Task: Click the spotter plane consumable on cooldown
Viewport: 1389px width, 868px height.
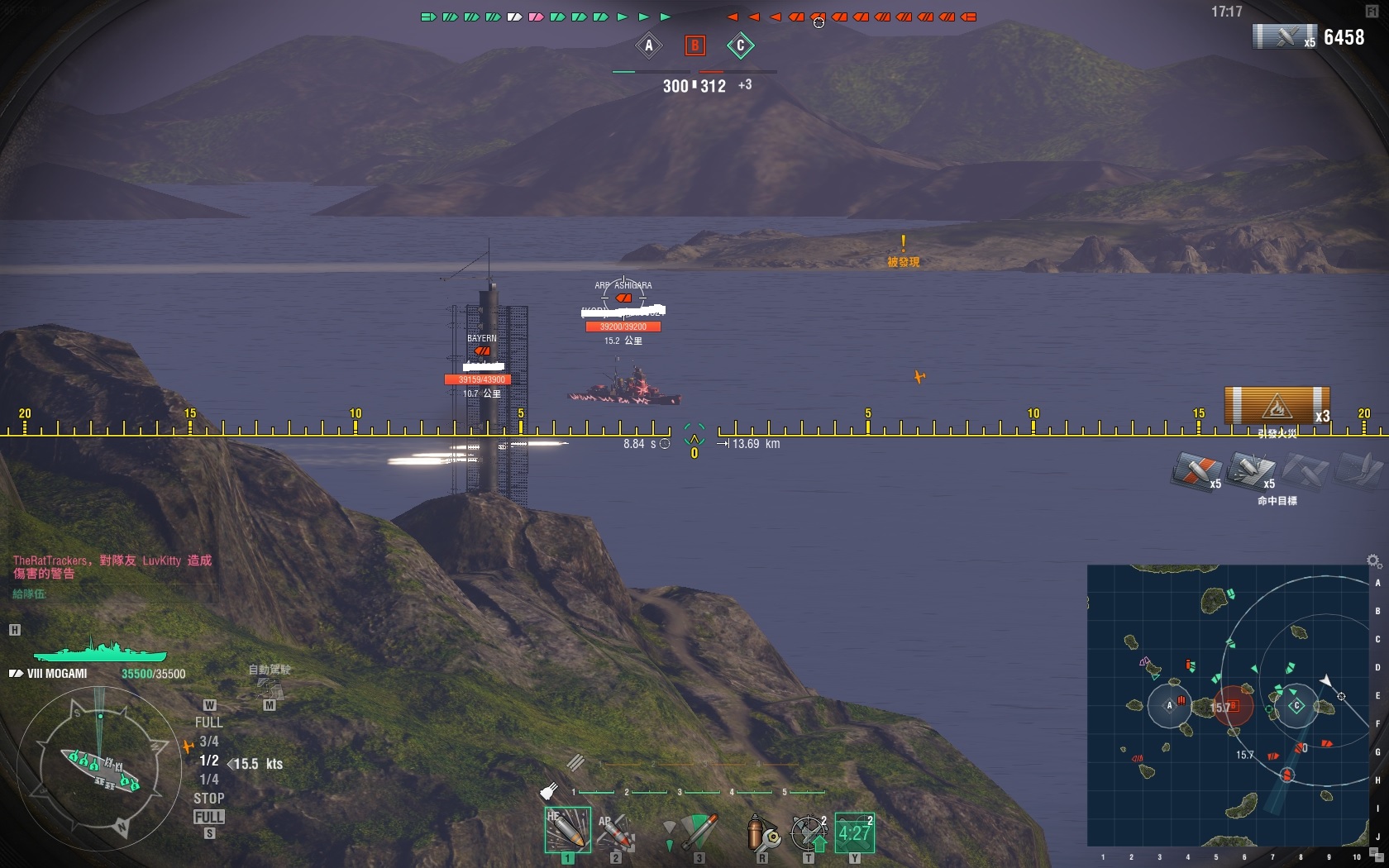Action: (854, 832)
